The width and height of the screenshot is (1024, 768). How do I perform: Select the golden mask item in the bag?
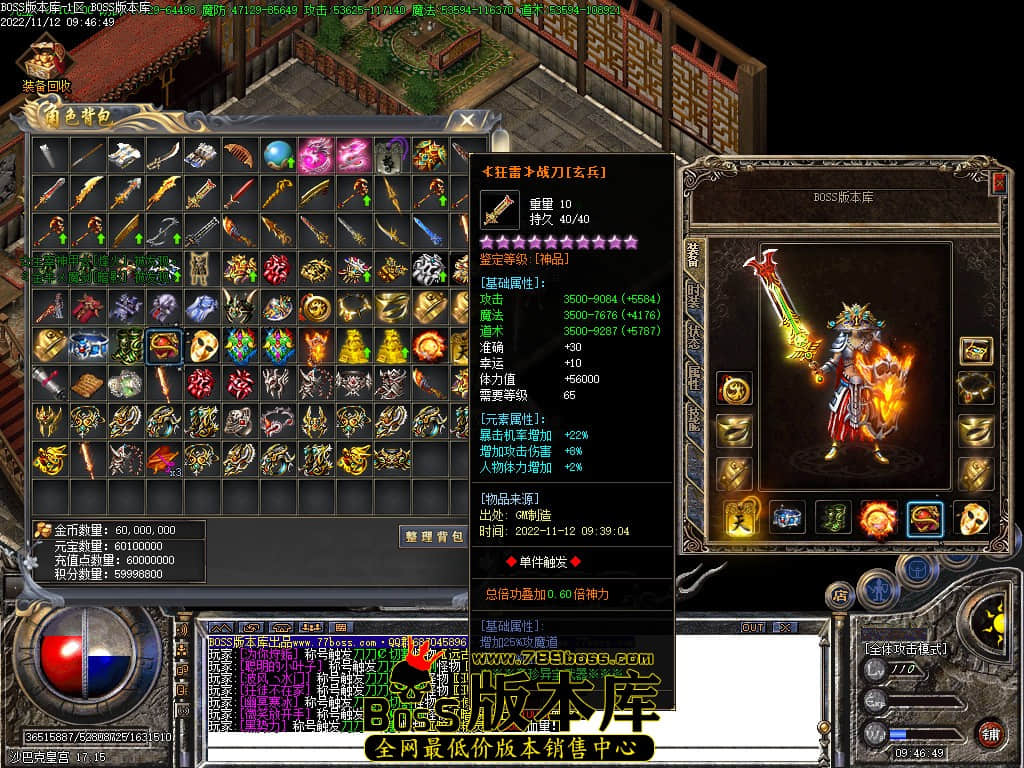[x=201, y=346]
